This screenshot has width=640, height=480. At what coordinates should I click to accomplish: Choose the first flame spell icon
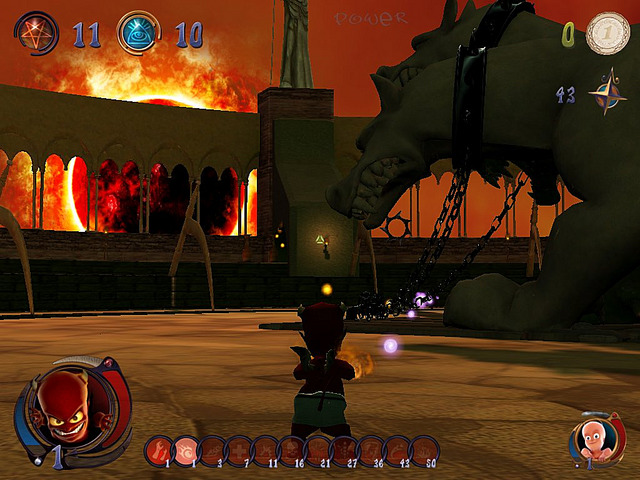(159, 450)
